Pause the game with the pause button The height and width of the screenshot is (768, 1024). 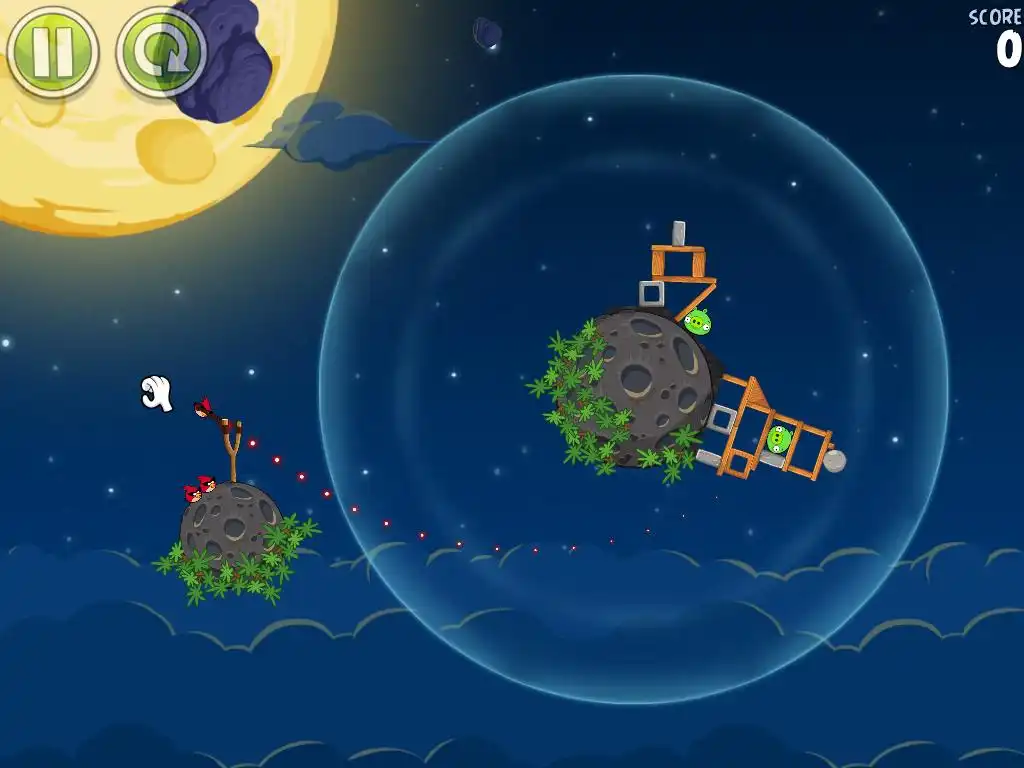click(52, 52)
